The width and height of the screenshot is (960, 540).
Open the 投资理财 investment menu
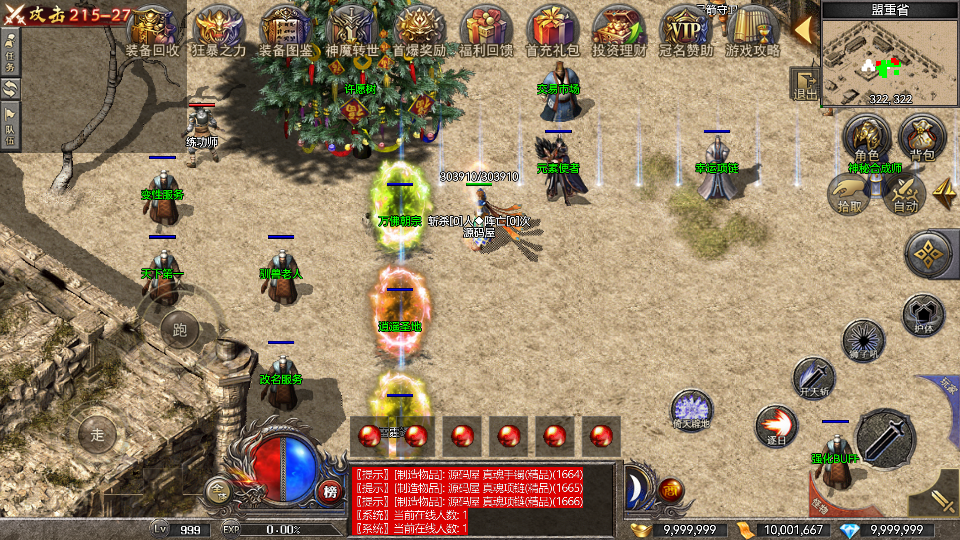[x=619, y=28]
